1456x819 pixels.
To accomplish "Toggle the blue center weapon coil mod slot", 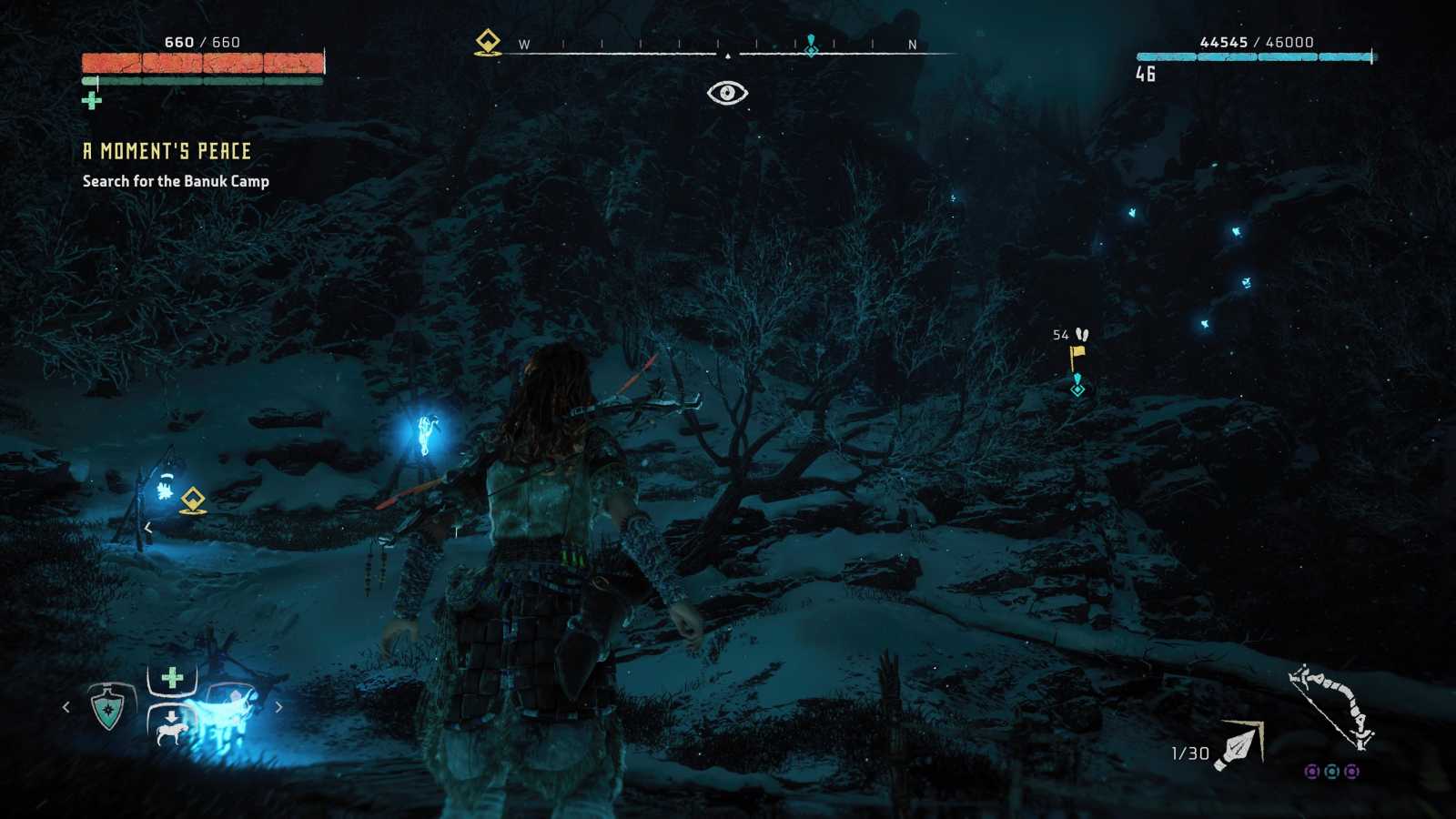I will point(1332,772).
